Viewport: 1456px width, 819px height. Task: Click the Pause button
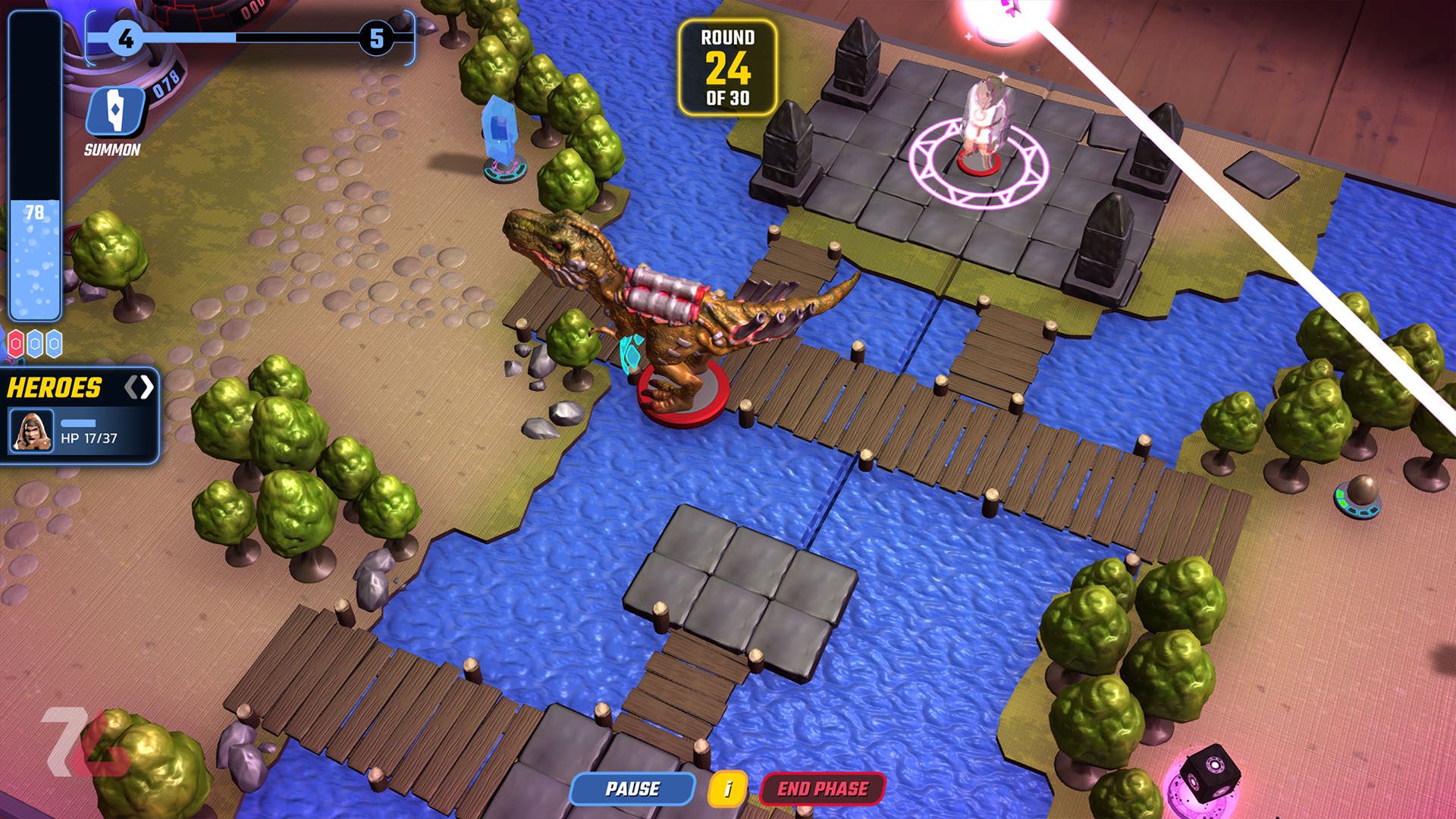coord(632,789)
